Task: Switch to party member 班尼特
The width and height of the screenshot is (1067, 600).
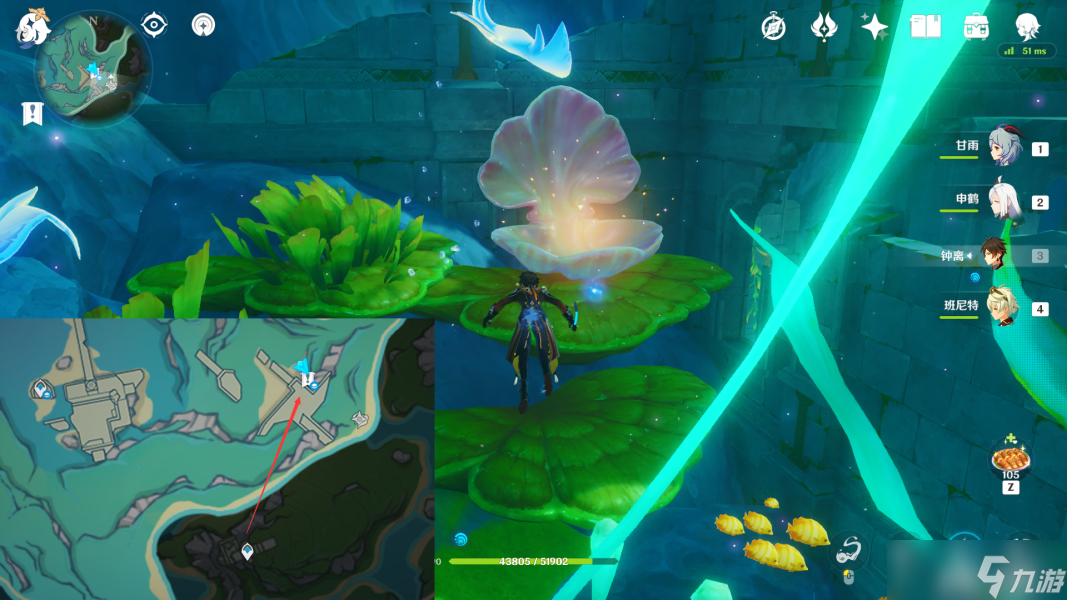Action: 1003,307
